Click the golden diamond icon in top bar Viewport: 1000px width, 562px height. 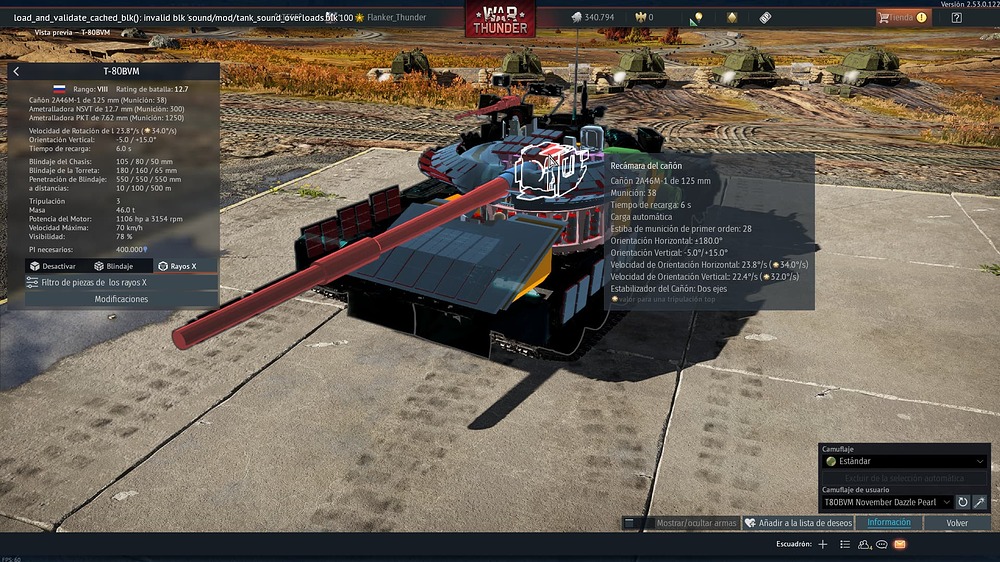(x=731, y=17)
